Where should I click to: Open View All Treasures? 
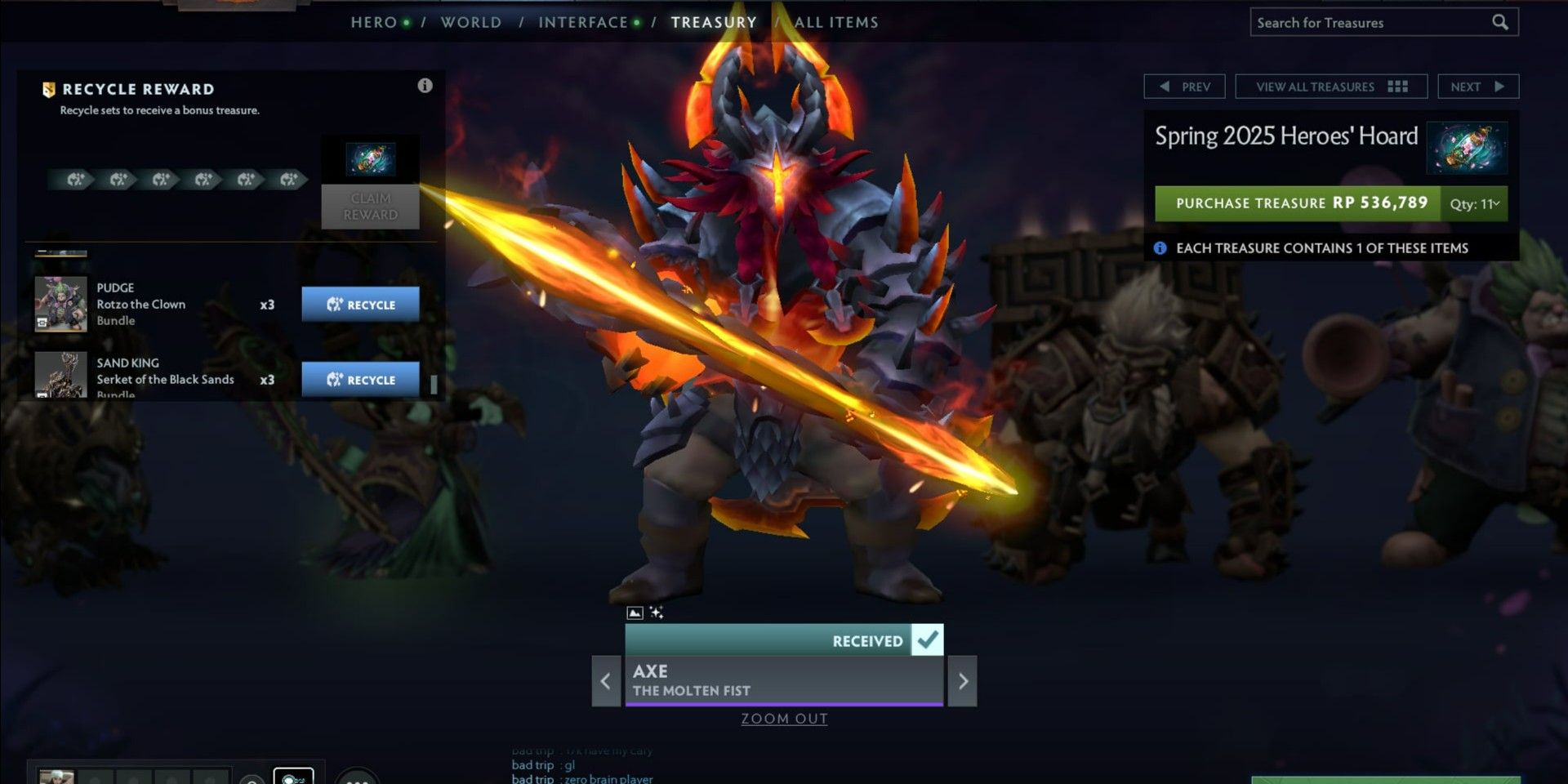pos(1330,87)
